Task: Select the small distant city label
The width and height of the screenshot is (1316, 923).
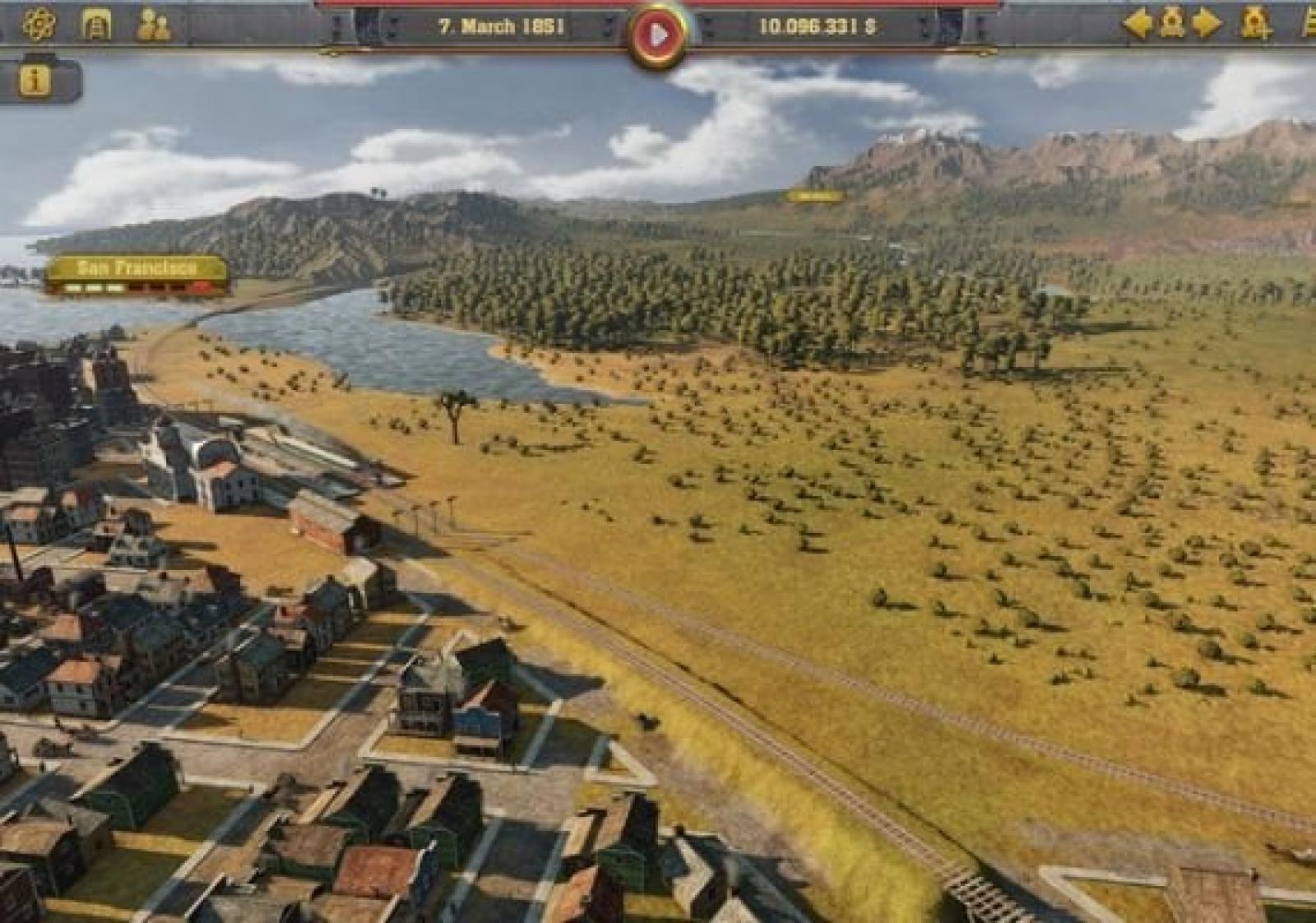Action: click(x=813, y=197)
